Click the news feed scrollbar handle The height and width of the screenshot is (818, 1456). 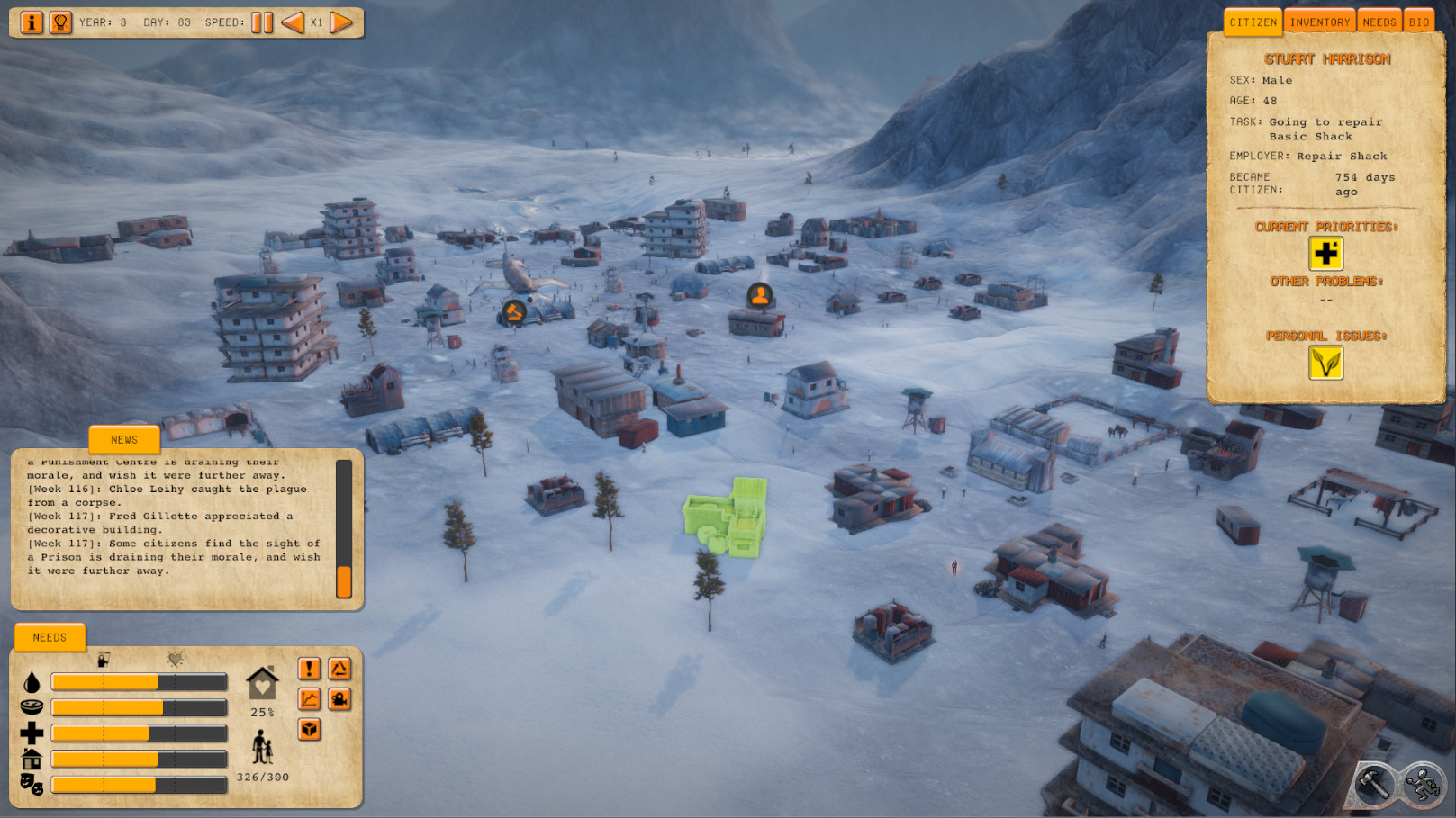[x=344, y=584]
